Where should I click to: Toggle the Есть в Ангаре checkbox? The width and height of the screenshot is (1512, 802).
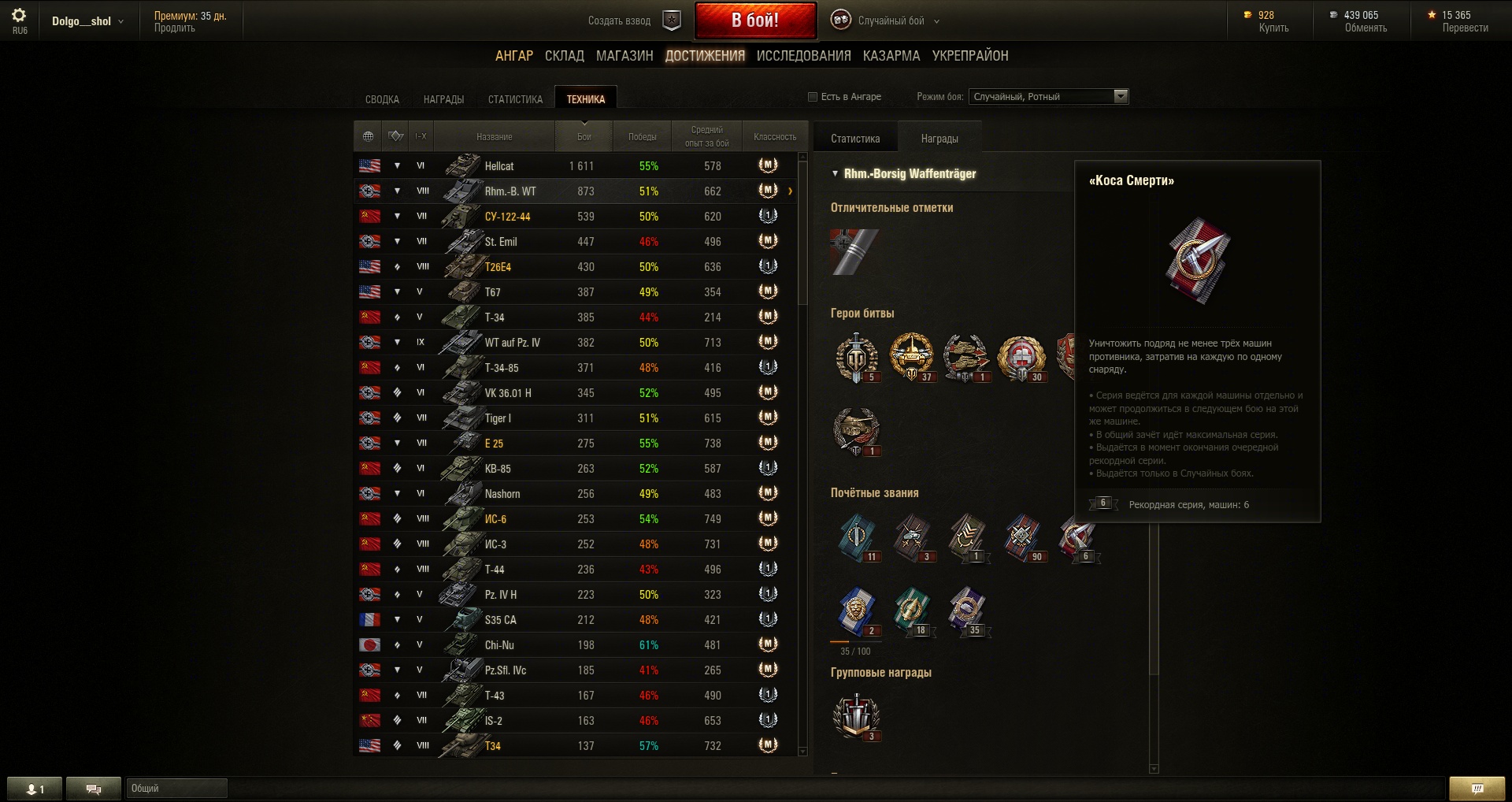813,97
